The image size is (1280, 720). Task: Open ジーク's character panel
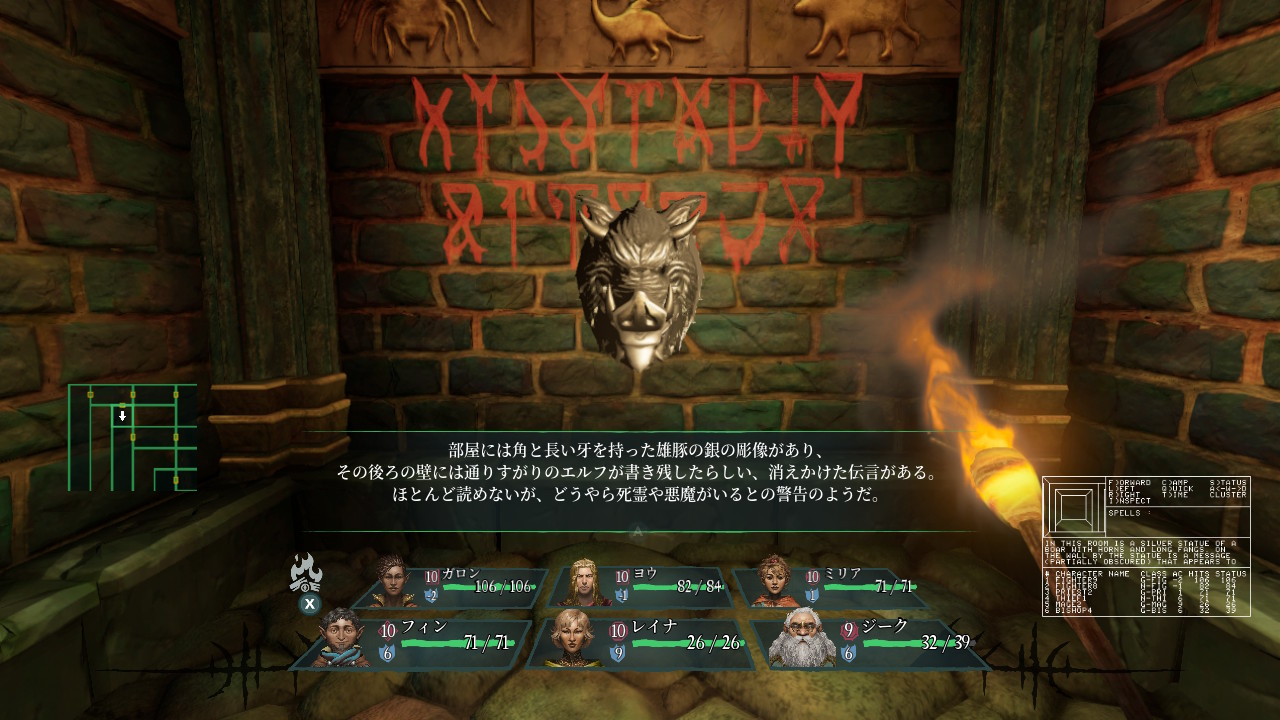click(868, 644)
